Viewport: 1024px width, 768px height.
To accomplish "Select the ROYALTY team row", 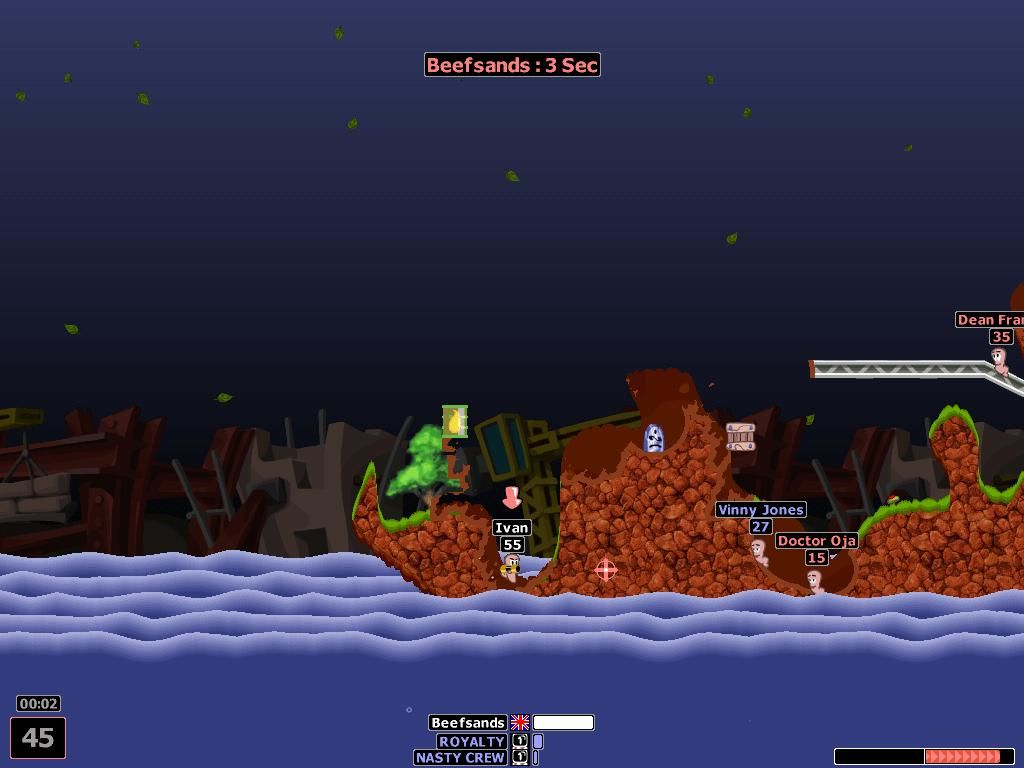I will coord(472,741).
